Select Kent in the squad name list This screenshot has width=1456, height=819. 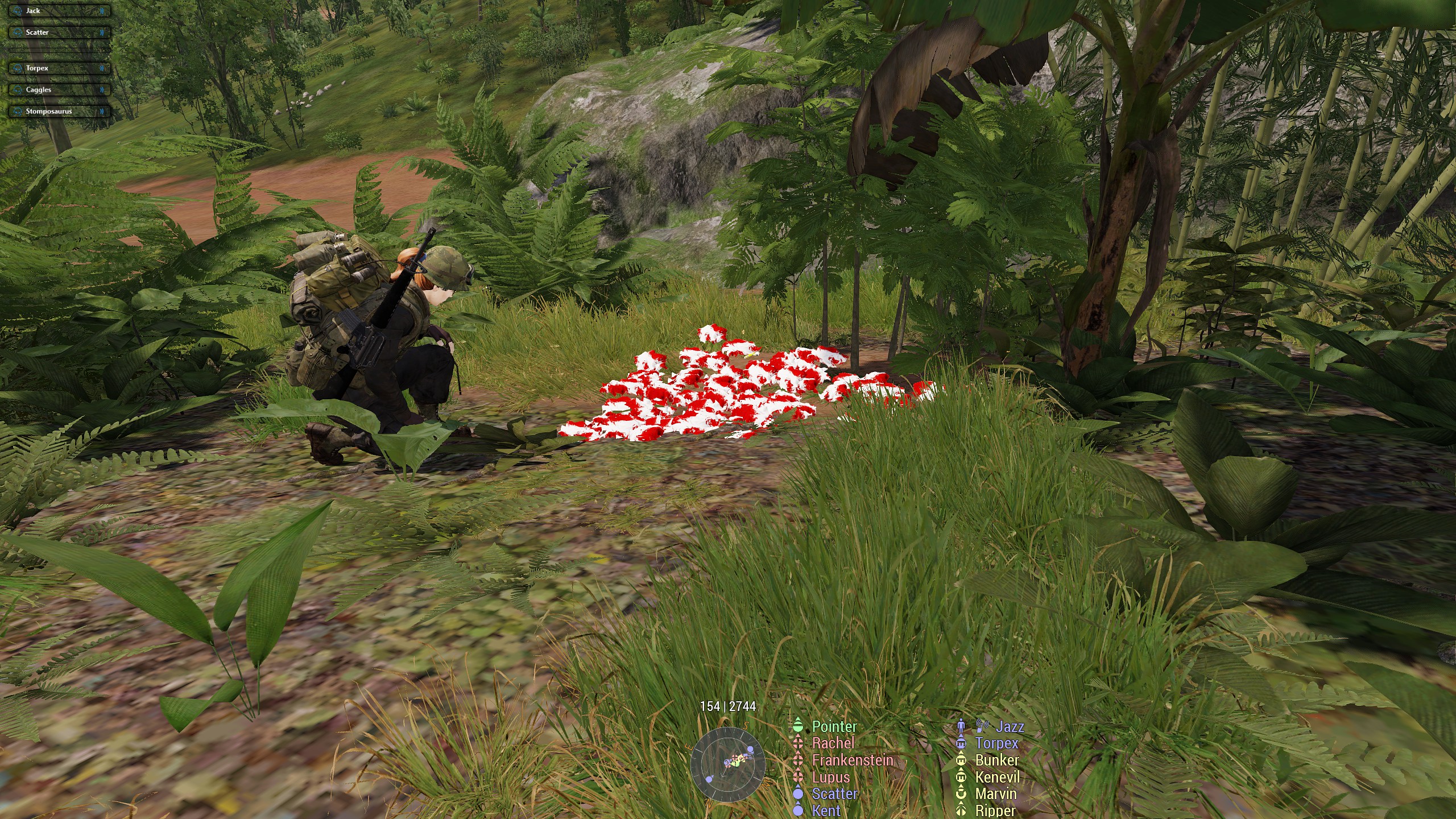(x=826, y=810)
